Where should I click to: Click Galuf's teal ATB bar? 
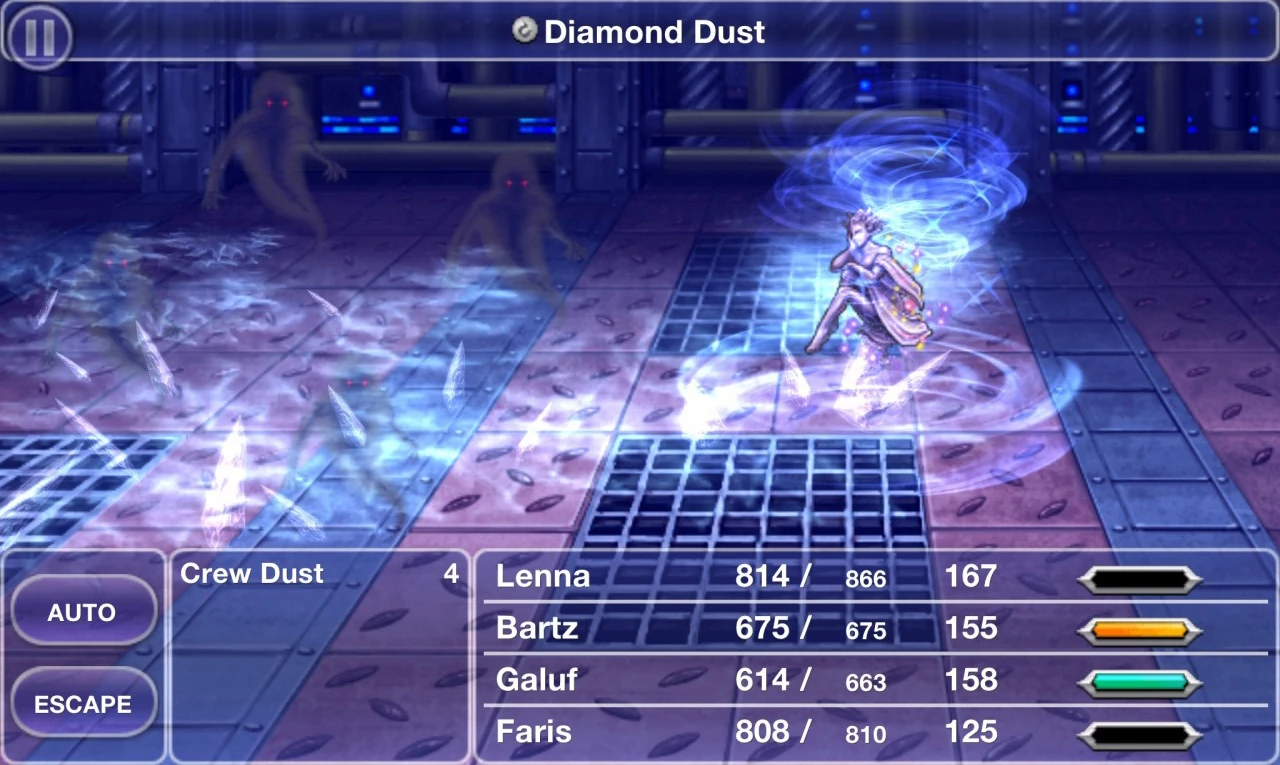click(x=1140, y=680)
